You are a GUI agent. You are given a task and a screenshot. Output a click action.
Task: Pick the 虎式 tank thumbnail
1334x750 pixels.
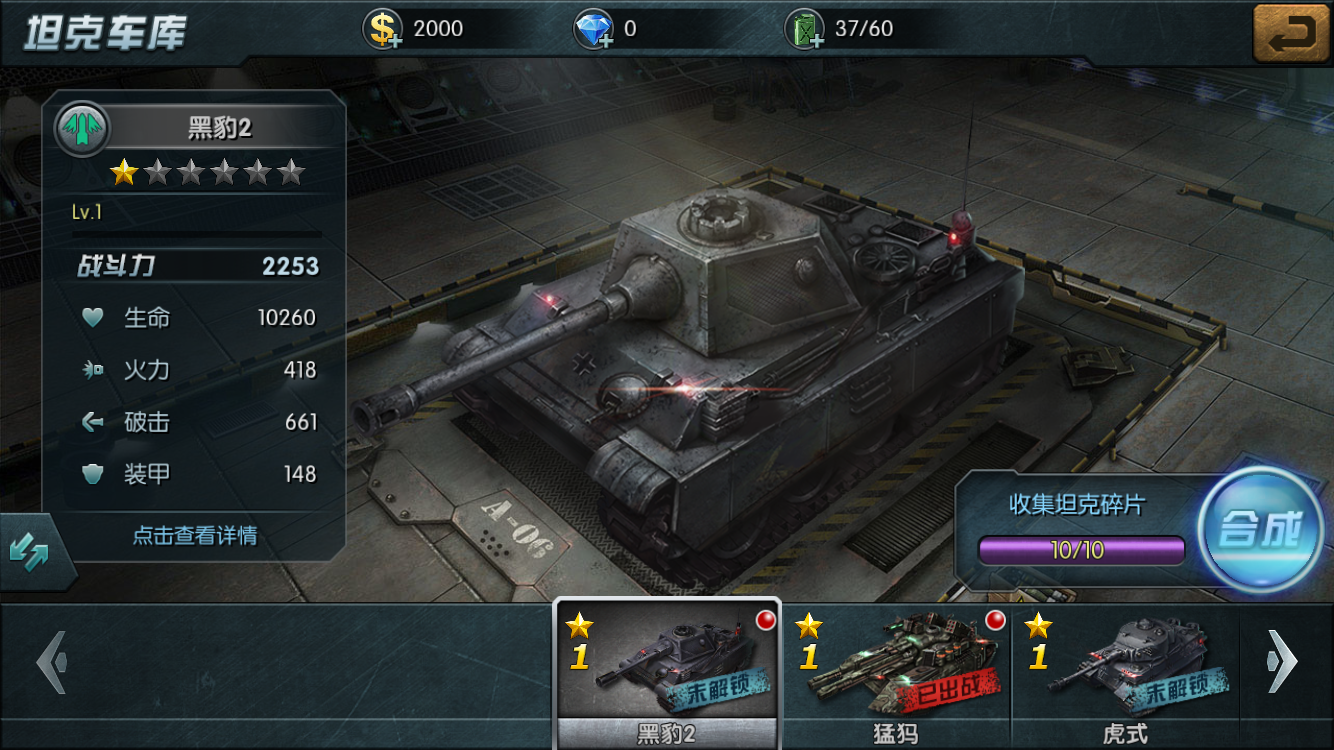1125,663
